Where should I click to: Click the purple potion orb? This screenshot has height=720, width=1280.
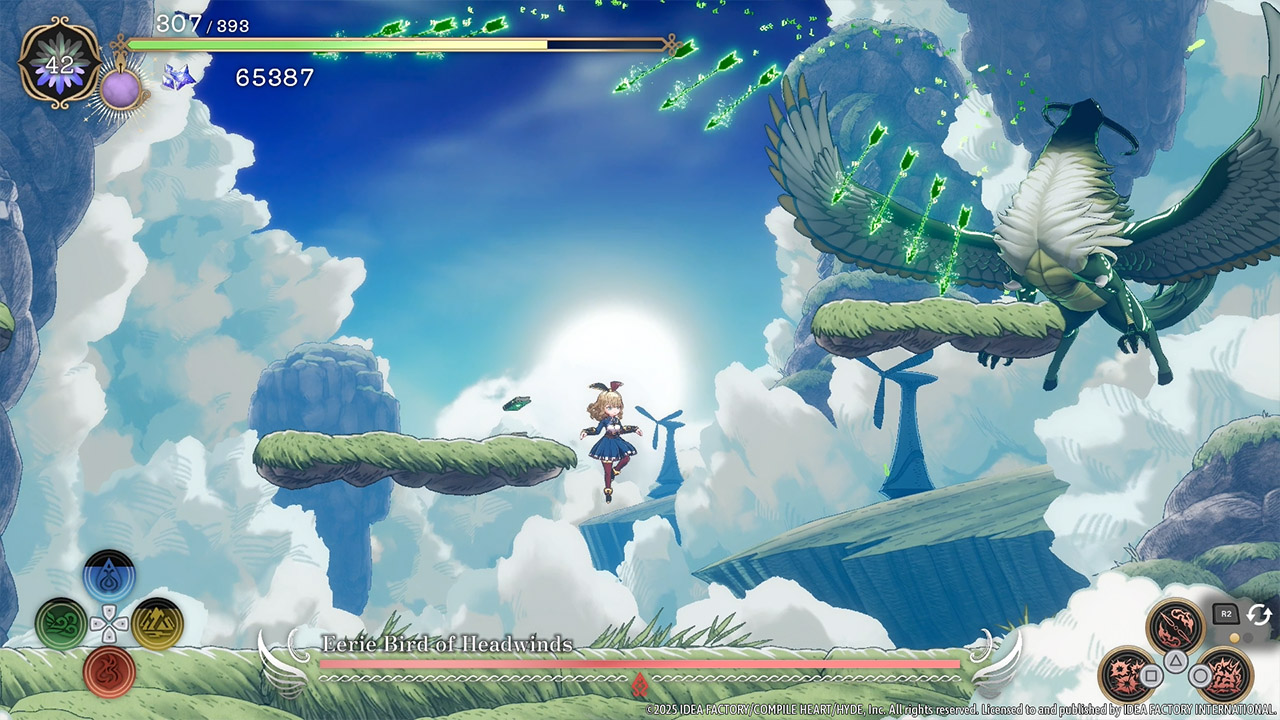click(120, 88)
